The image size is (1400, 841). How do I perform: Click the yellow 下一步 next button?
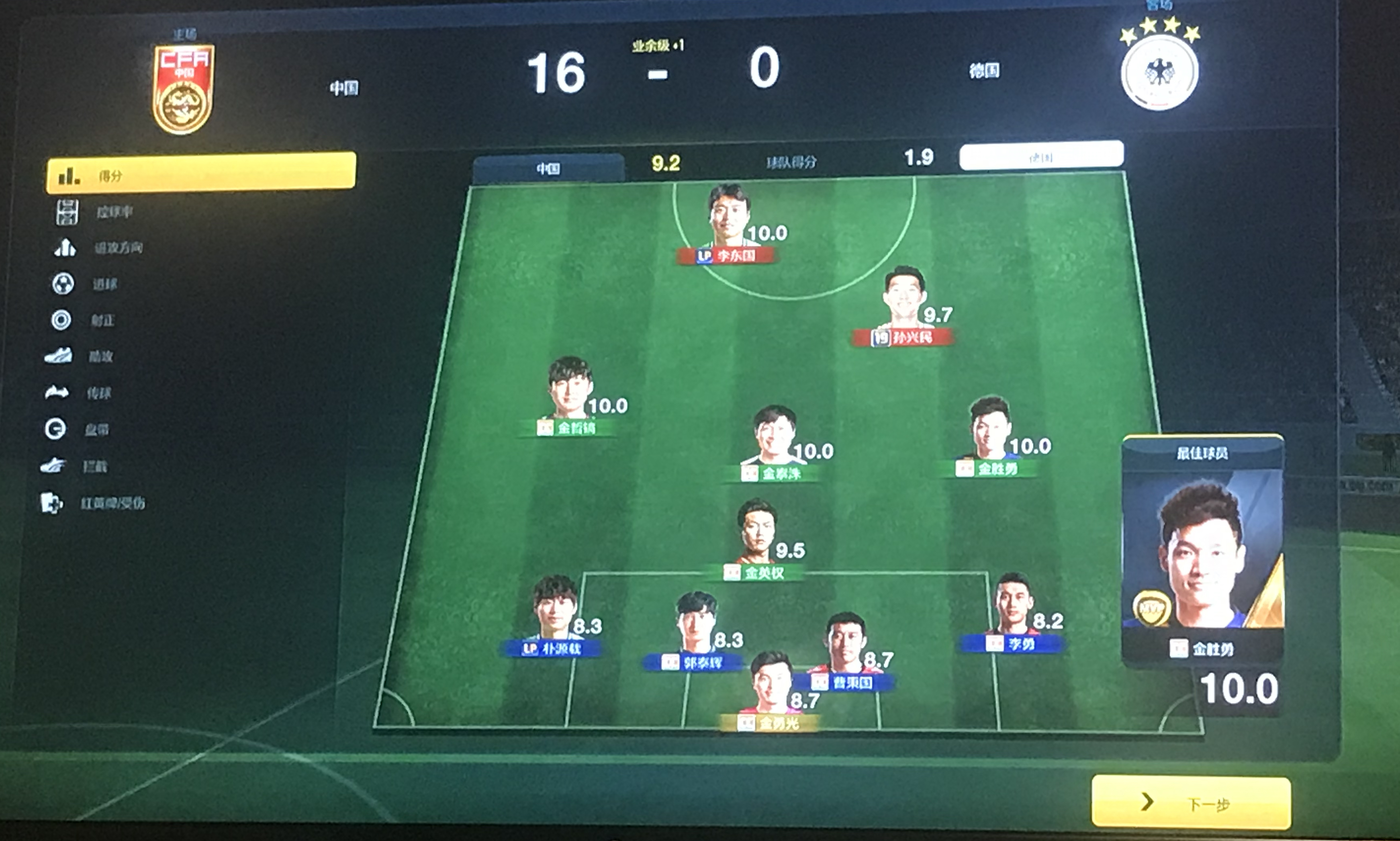tap(1191, 802)
